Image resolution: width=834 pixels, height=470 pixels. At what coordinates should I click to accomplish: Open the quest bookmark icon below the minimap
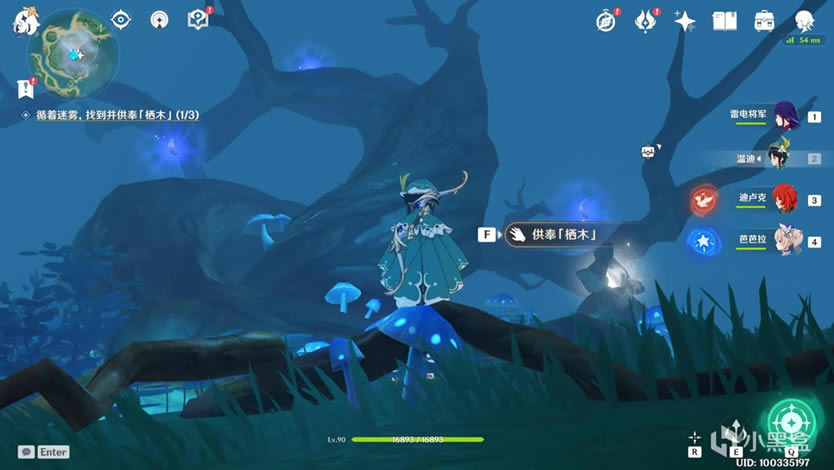pos(25,89)
